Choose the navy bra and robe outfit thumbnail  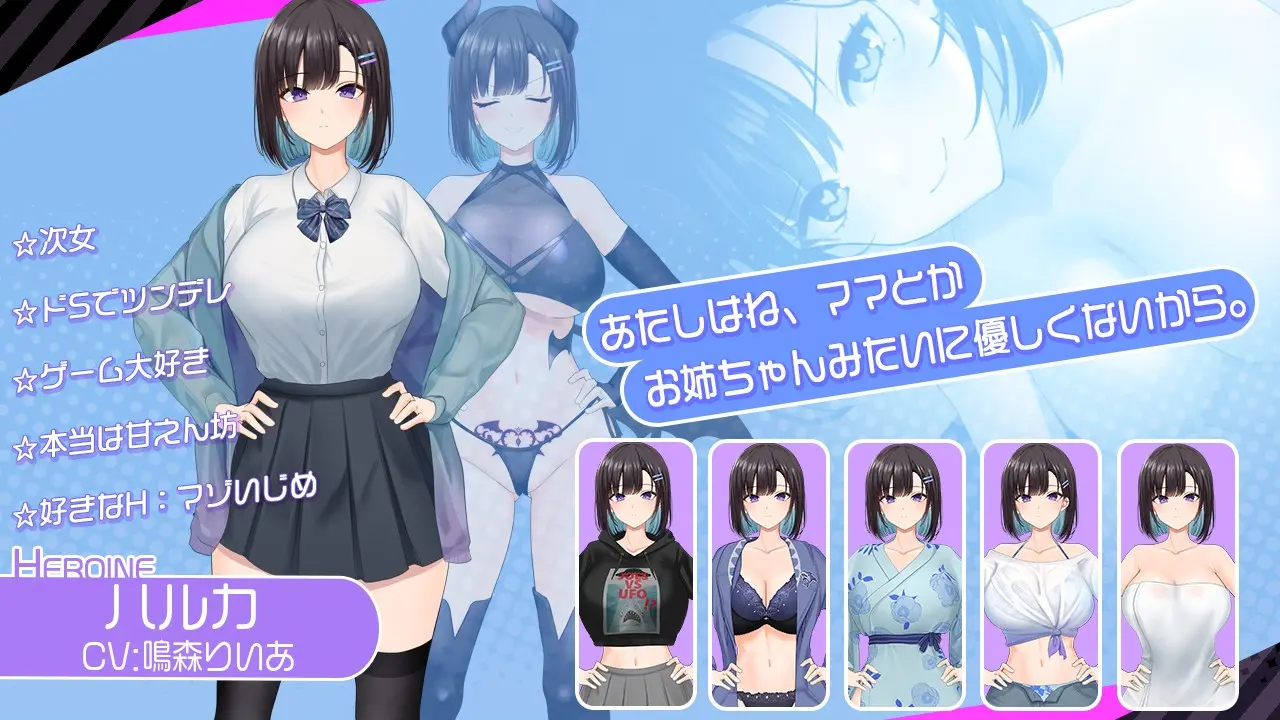coord(769,573)
